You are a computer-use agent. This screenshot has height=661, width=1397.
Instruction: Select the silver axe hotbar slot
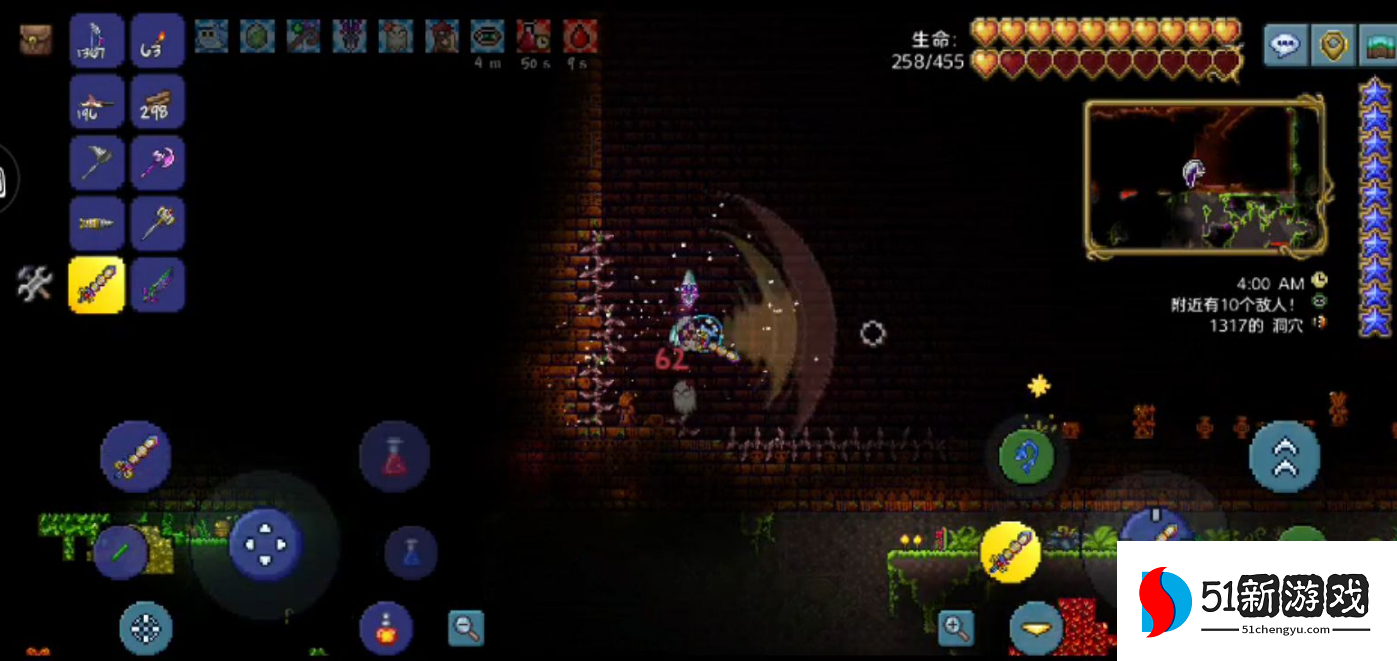(97, 163)
